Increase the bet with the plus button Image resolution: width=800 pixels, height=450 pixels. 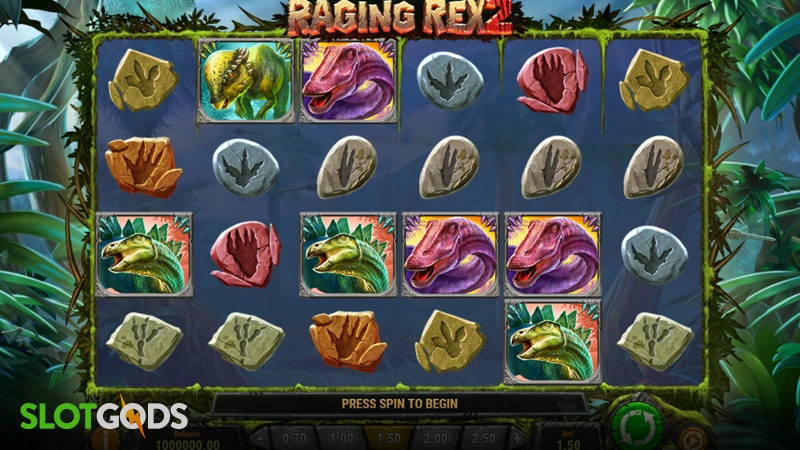point(517,439)
